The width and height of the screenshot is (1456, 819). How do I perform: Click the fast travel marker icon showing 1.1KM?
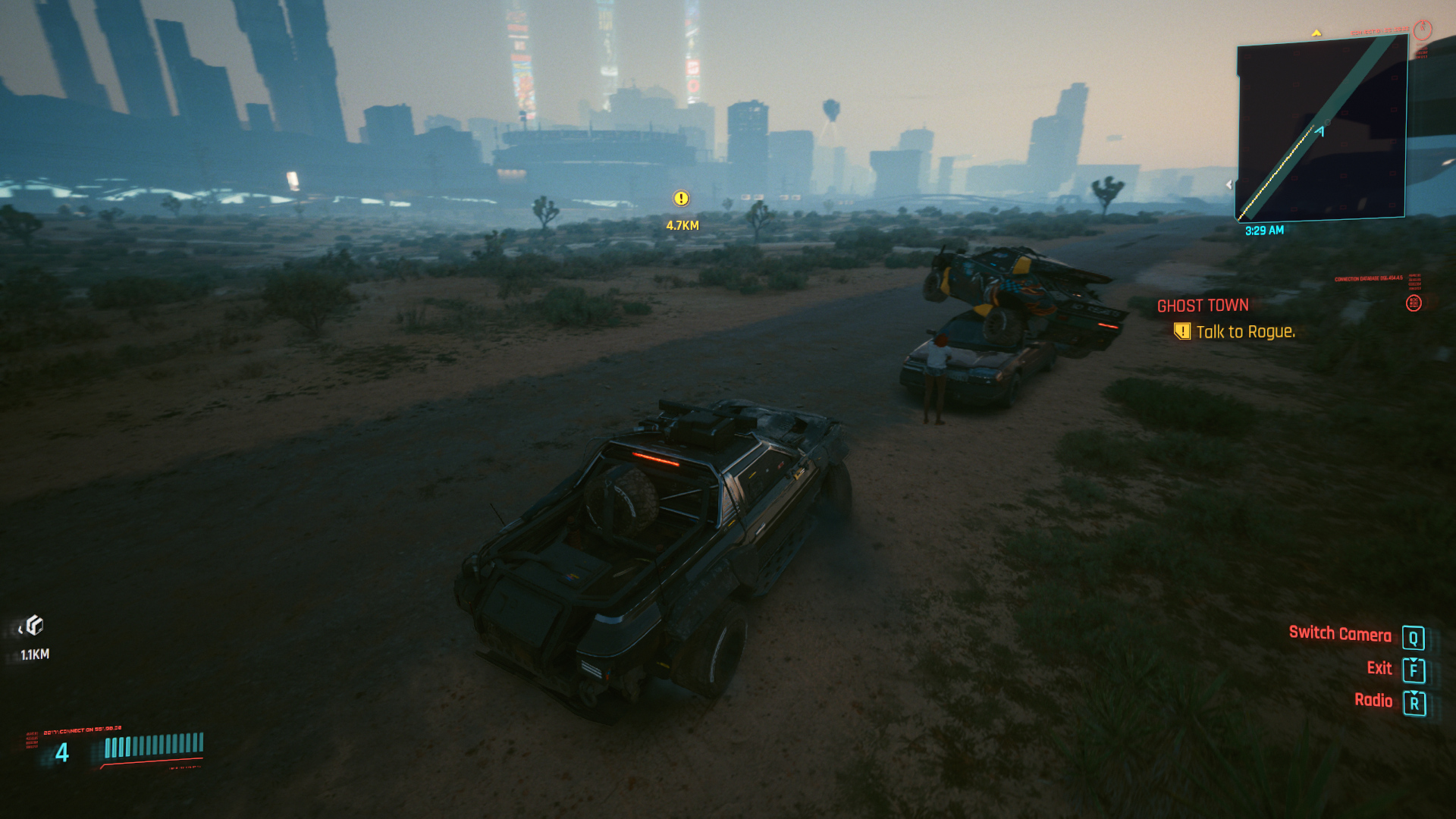34,626
